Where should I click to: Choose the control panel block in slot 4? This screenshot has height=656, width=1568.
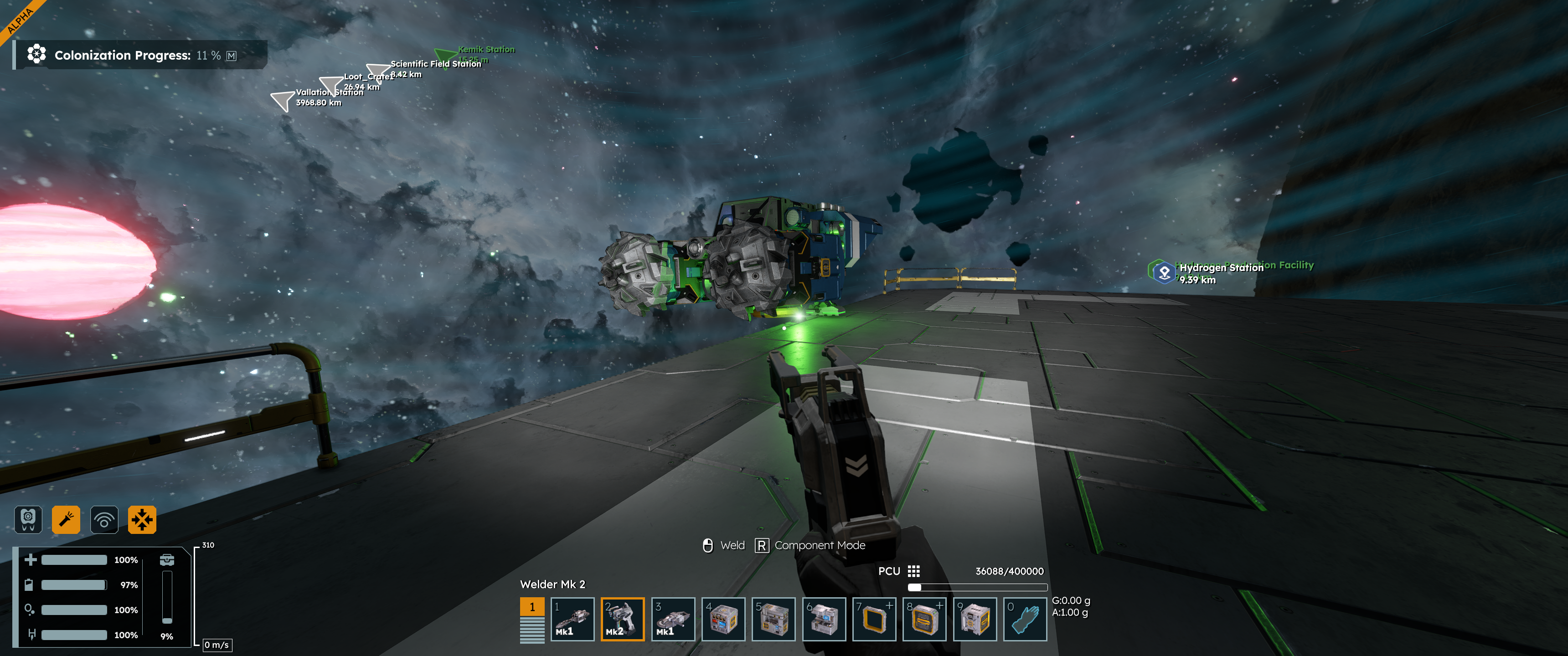pyautogui.click(x=723, y=619)
